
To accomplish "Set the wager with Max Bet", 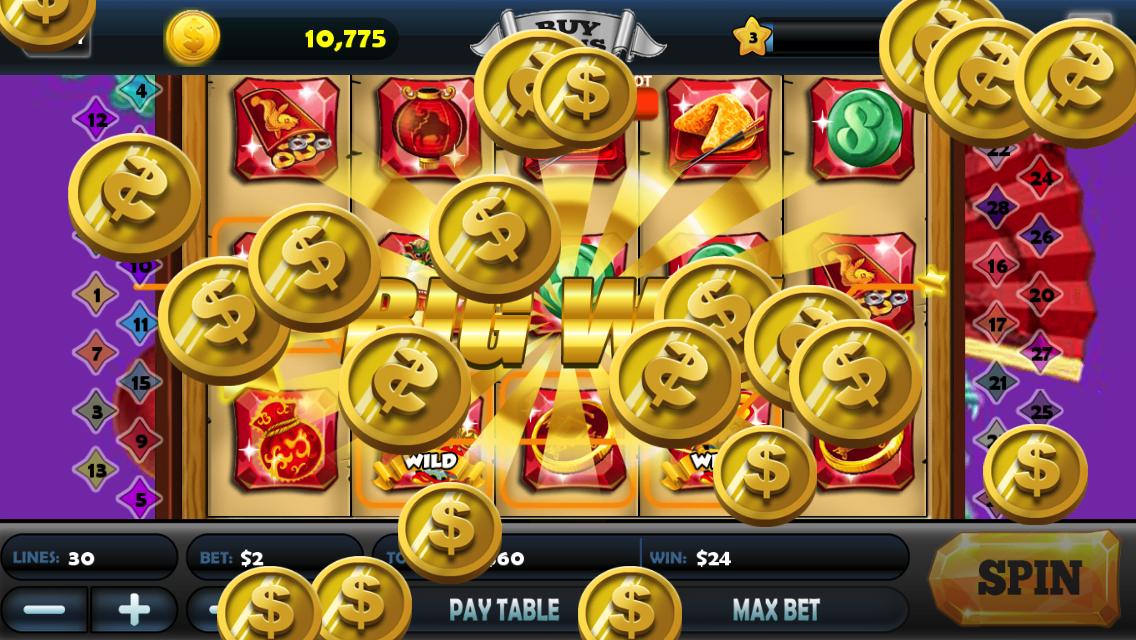I will pyautogui.click(x=776, y=610).
